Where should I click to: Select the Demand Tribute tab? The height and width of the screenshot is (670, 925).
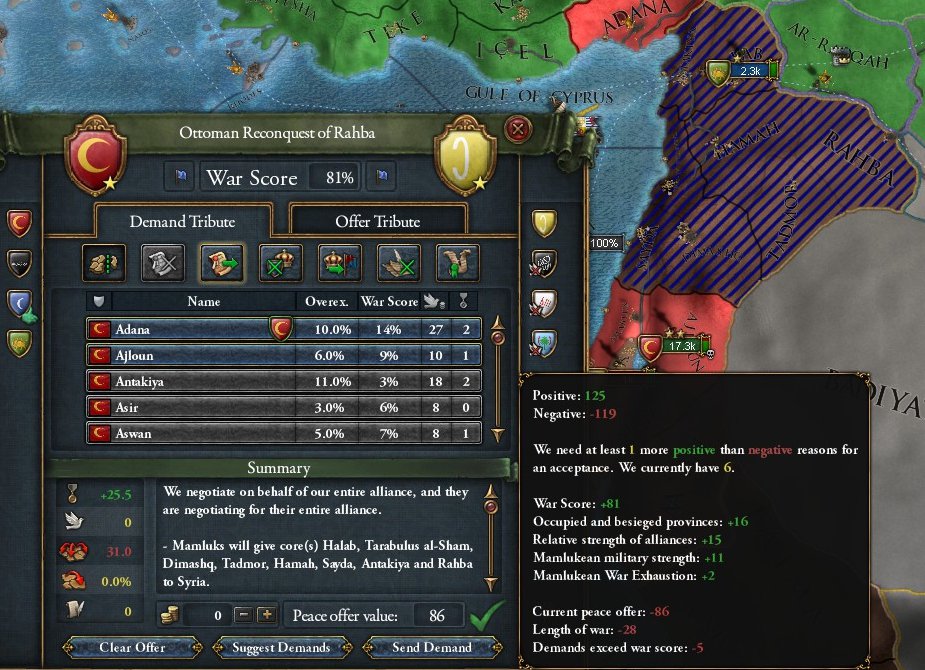click(x=182, y=221)
